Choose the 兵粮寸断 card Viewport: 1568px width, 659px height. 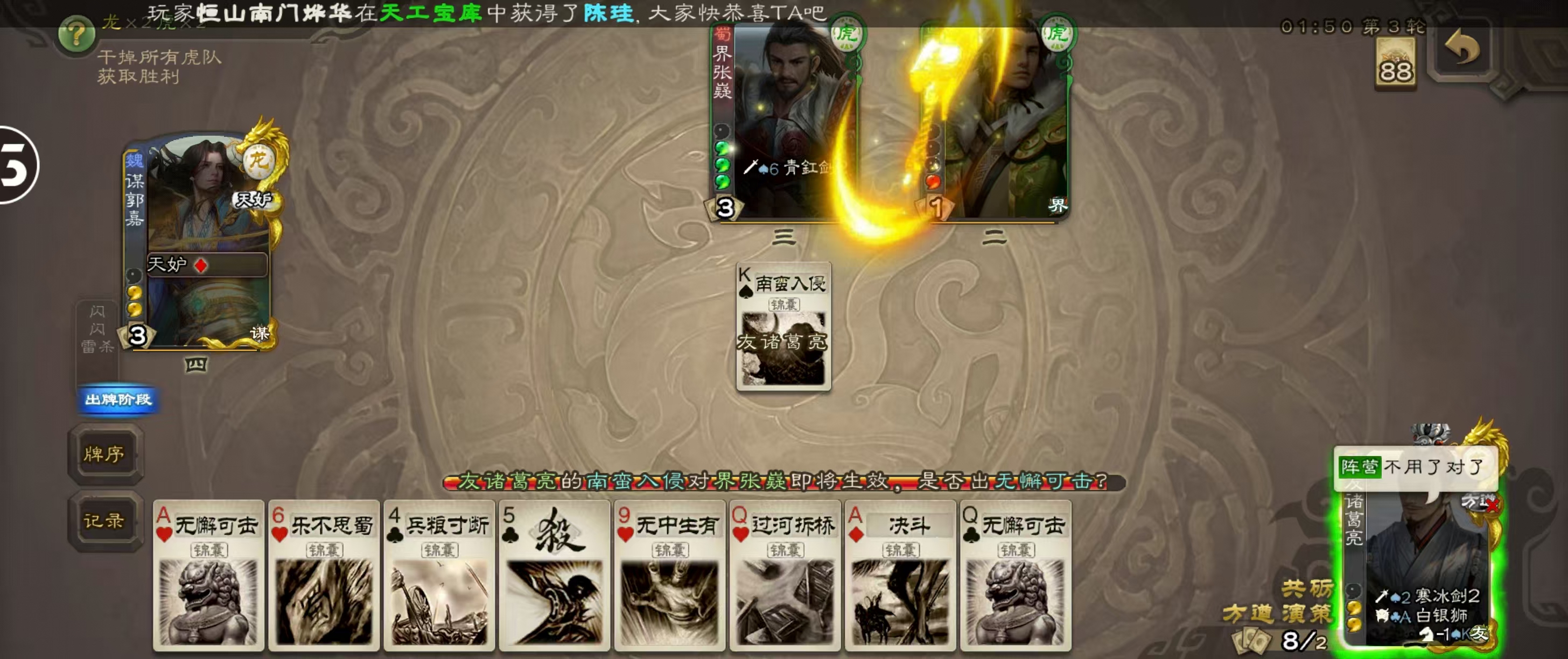[x=439, y=574]
